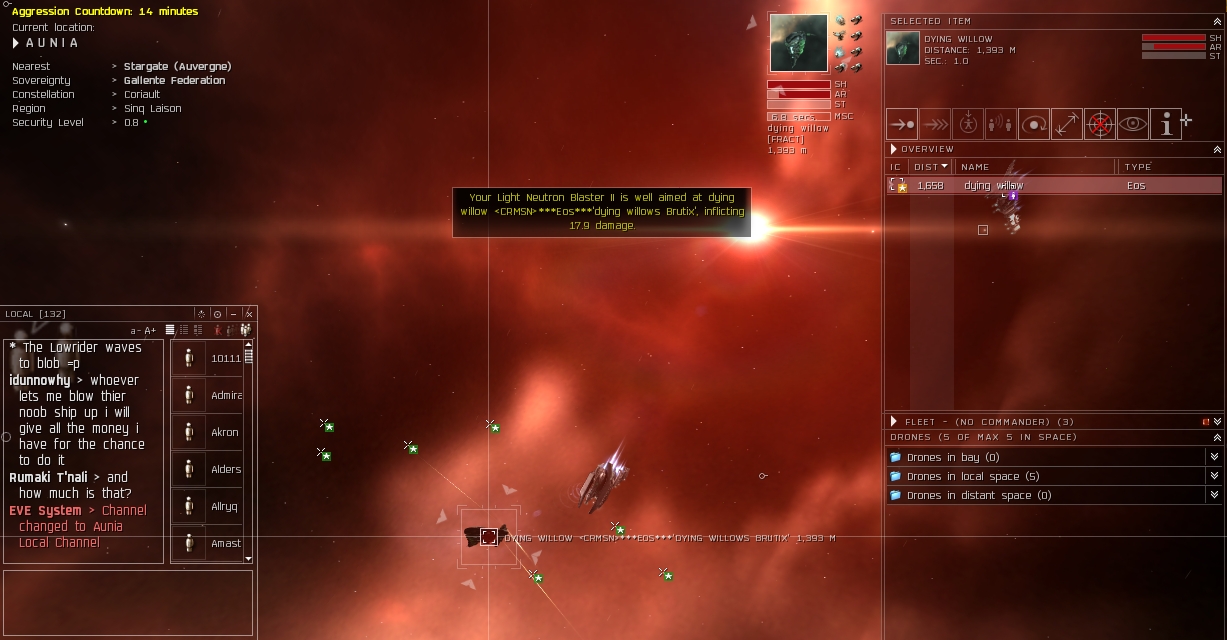Look at the selected item with the eye icon
1227x640 pixels.
coord(1133,125)
